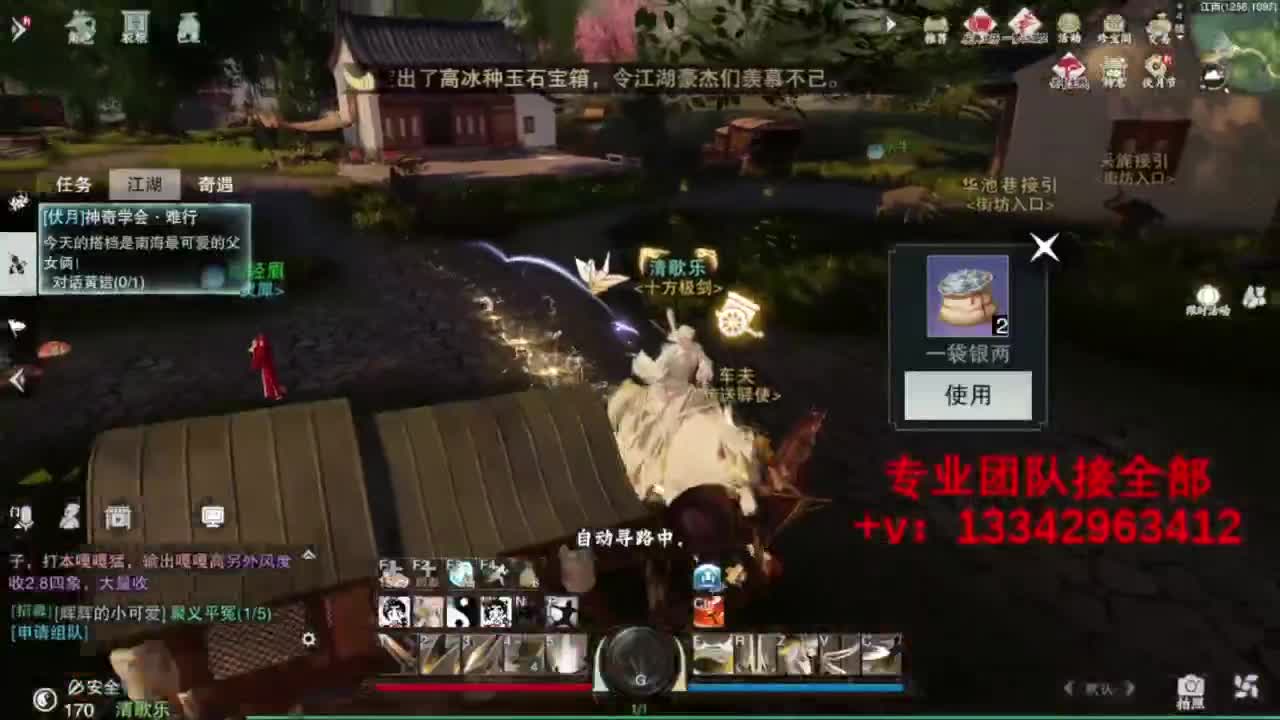Open the 伏月节 festival icon
The height and width of the screenshot is (720, 1280).
(x=1157, y=68)
